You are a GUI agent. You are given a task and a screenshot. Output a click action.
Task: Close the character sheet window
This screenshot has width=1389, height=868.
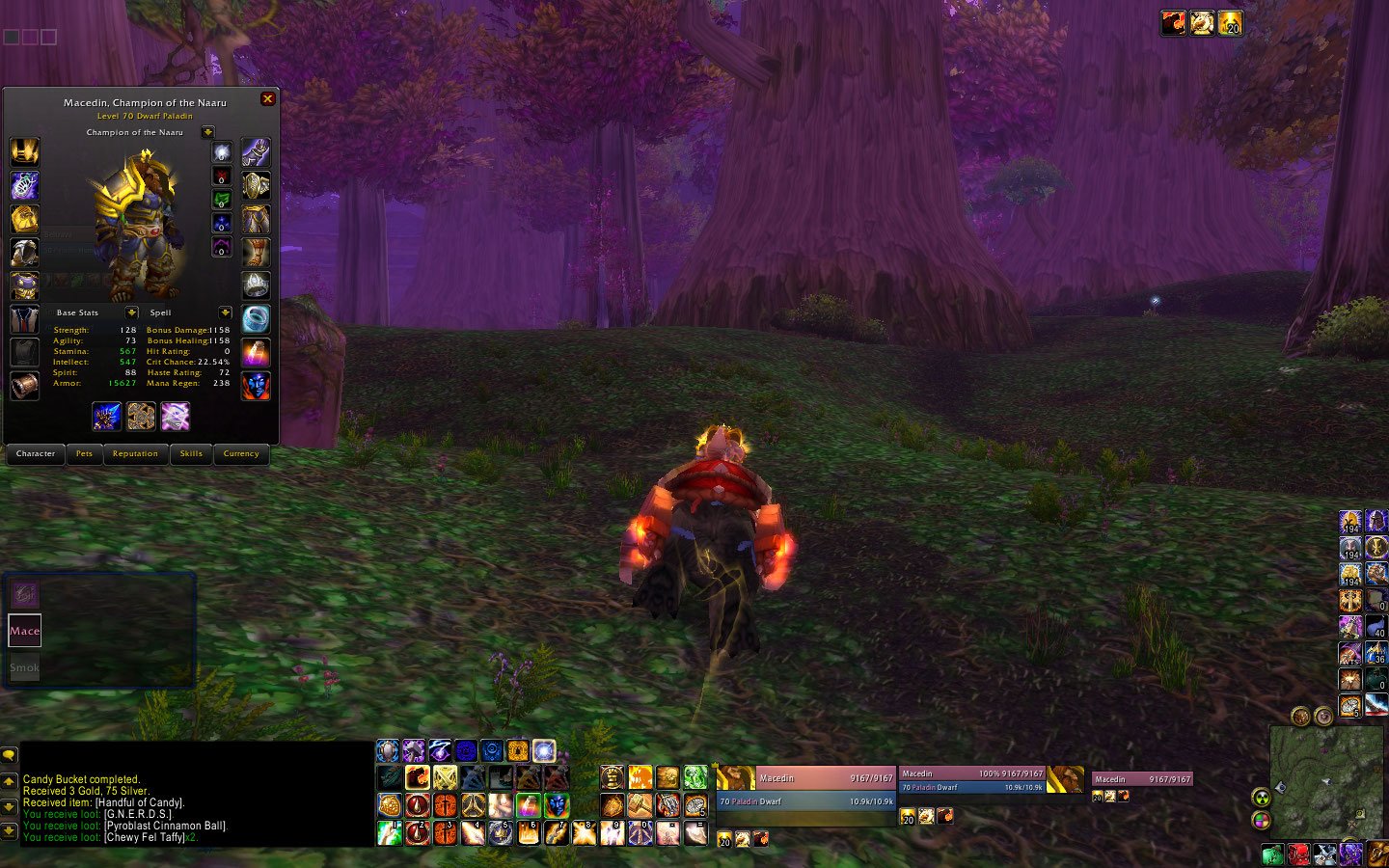(268, 98)
